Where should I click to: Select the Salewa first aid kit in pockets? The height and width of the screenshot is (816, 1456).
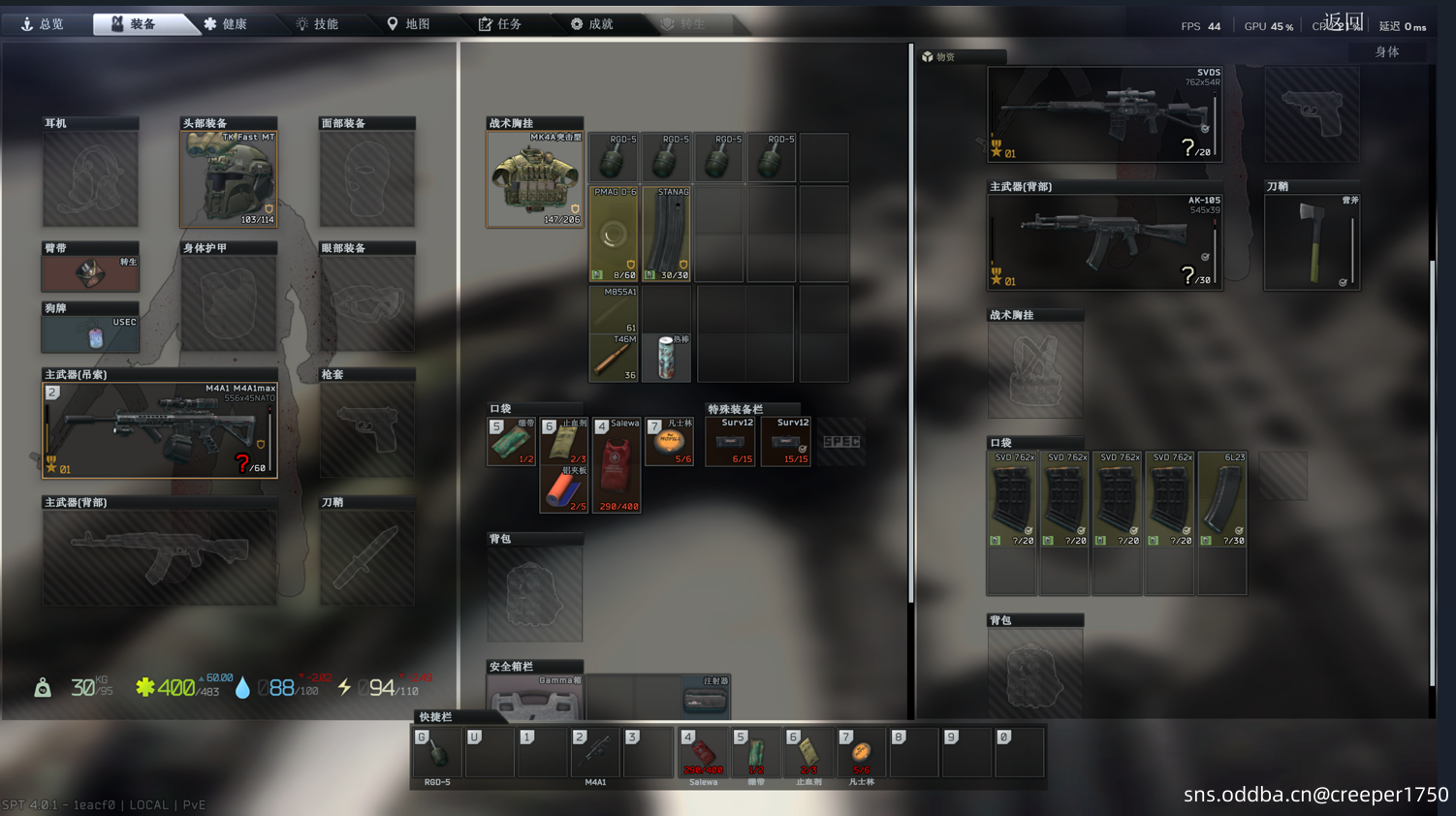coord(616,465)
